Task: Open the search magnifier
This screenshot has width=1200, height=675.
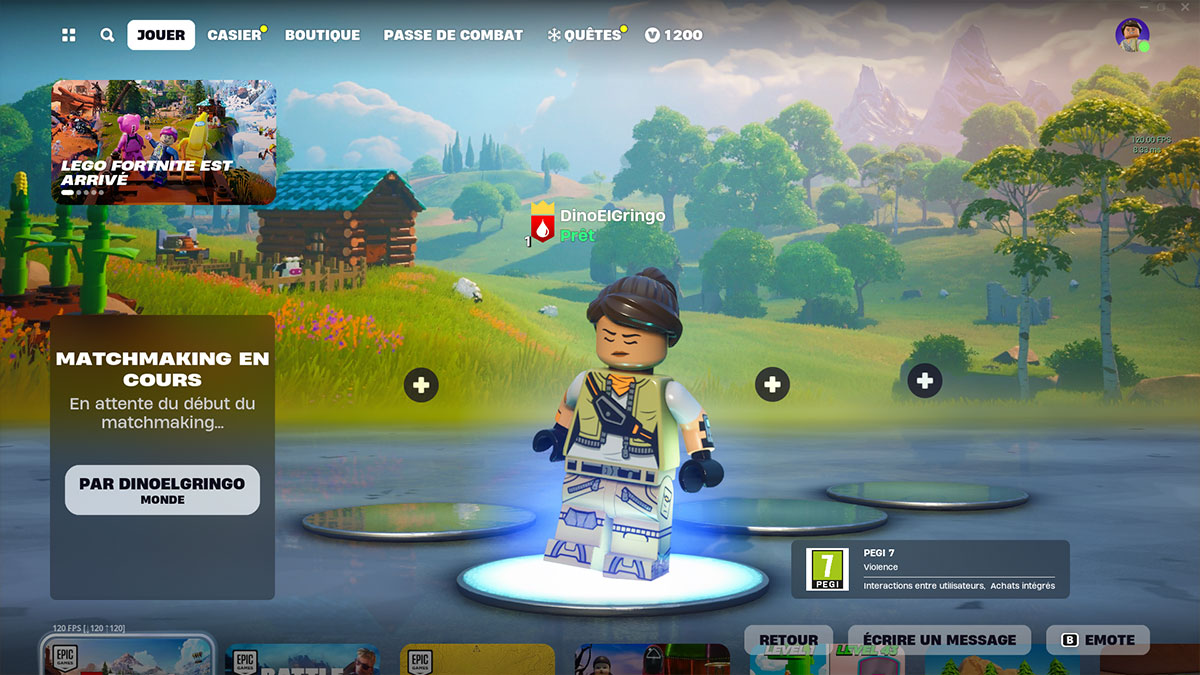Action: click(x=107, y=35)
